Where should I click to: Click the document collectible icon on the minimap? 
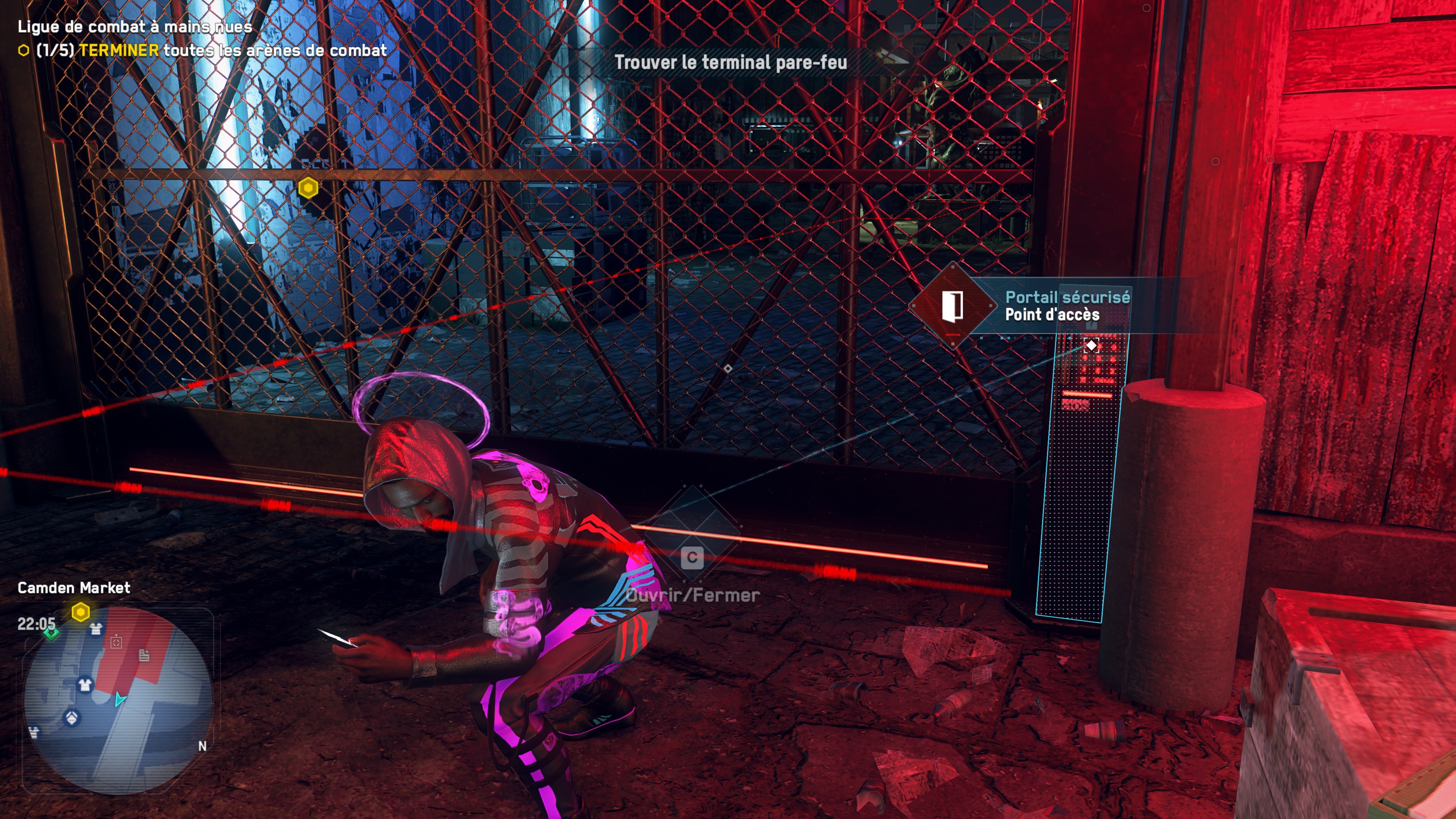click(x=145, y=656)
